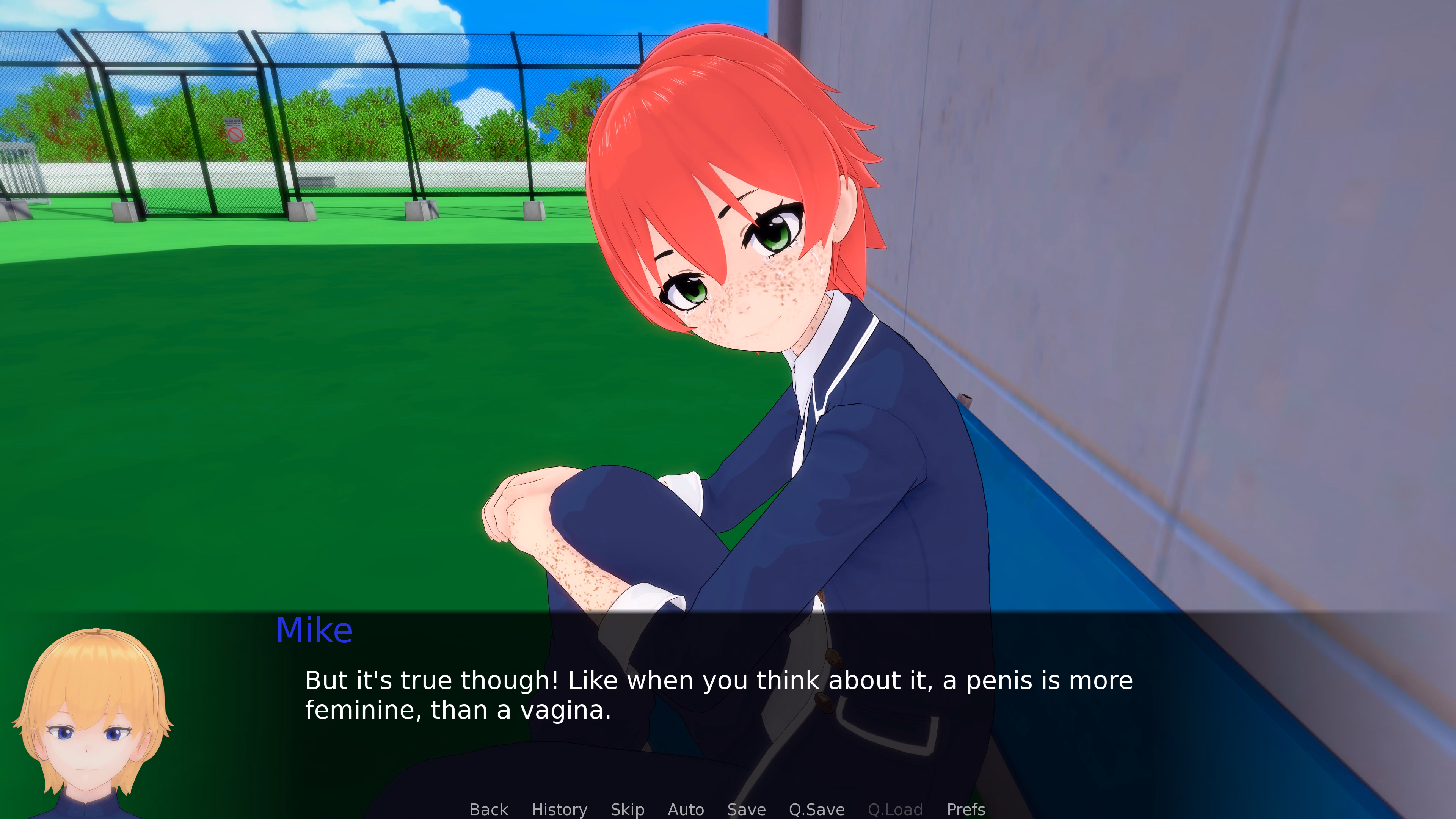This screenshot has height=819, width=1456.
Task: Toggle Auto dialogue advance
Action: 686,809
